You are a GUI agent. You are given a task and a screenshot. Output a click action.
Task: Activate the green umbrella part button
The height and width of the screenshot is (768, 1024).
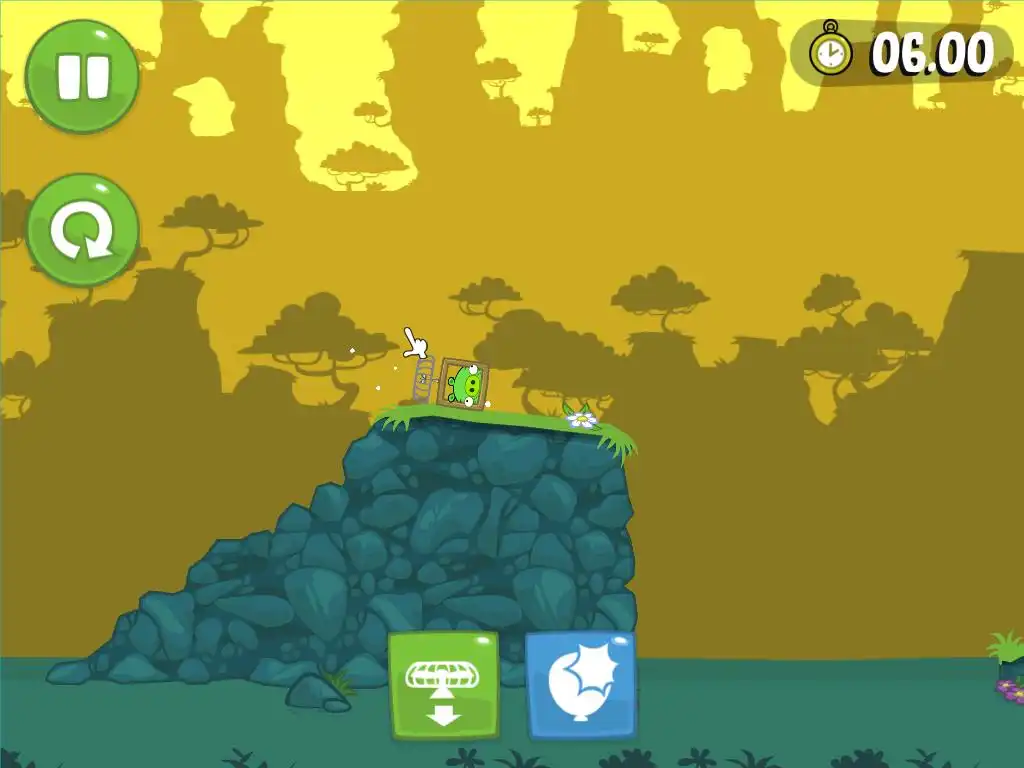444,686
